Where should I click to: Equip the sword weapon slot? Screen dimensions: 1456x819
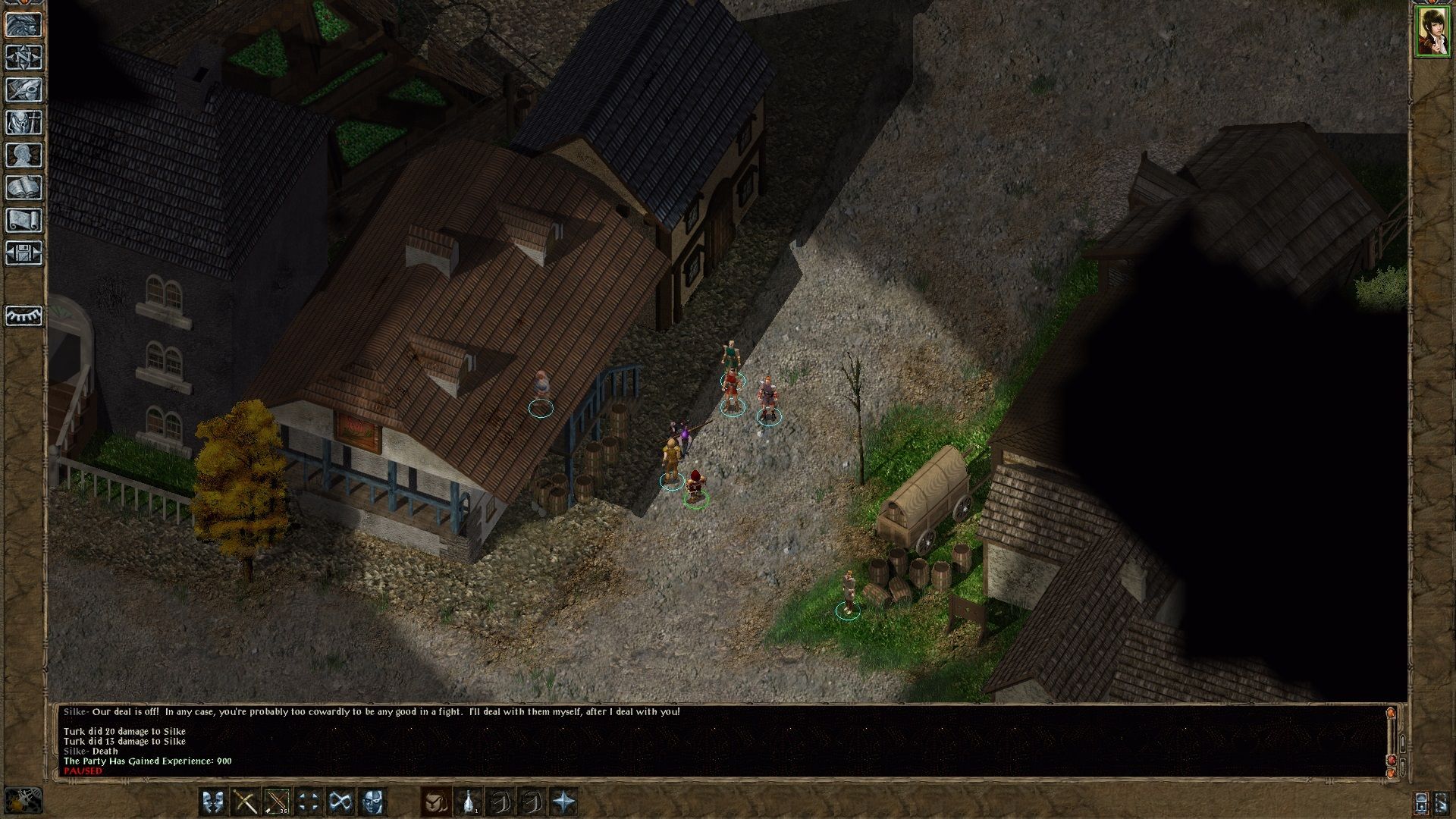245,802
